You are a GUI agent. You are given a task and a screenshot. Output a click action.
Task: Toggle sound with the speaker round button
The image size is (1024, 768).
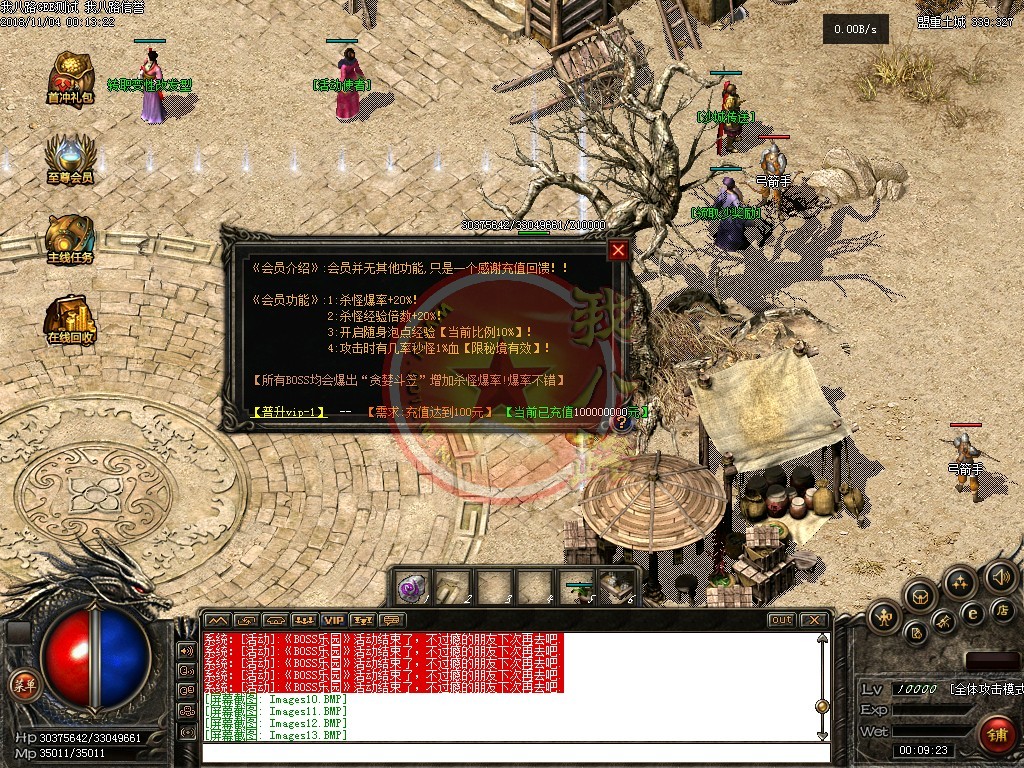click(999, 577)
